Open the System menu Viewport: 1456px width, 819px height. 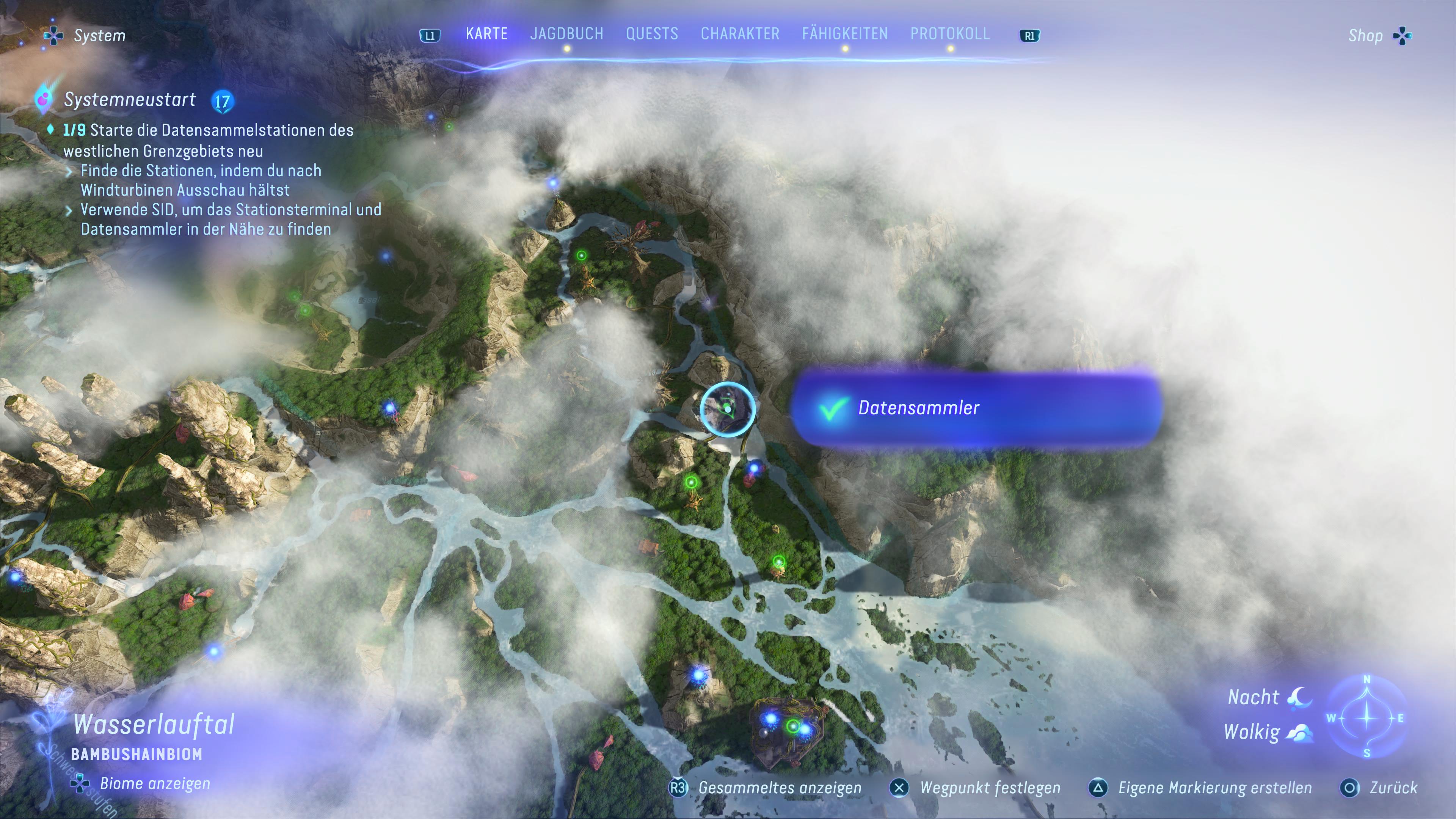click(86, 36)
